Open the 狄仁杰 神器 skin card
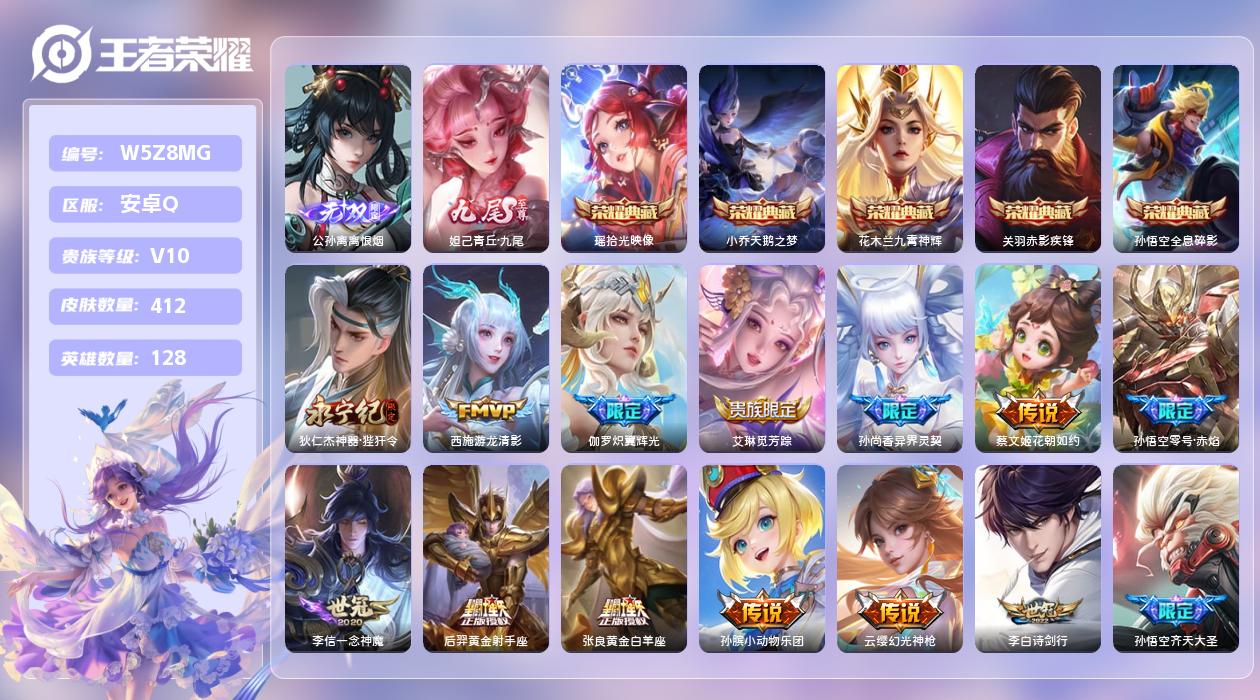1260x700 pixels. tap(348, 358)
